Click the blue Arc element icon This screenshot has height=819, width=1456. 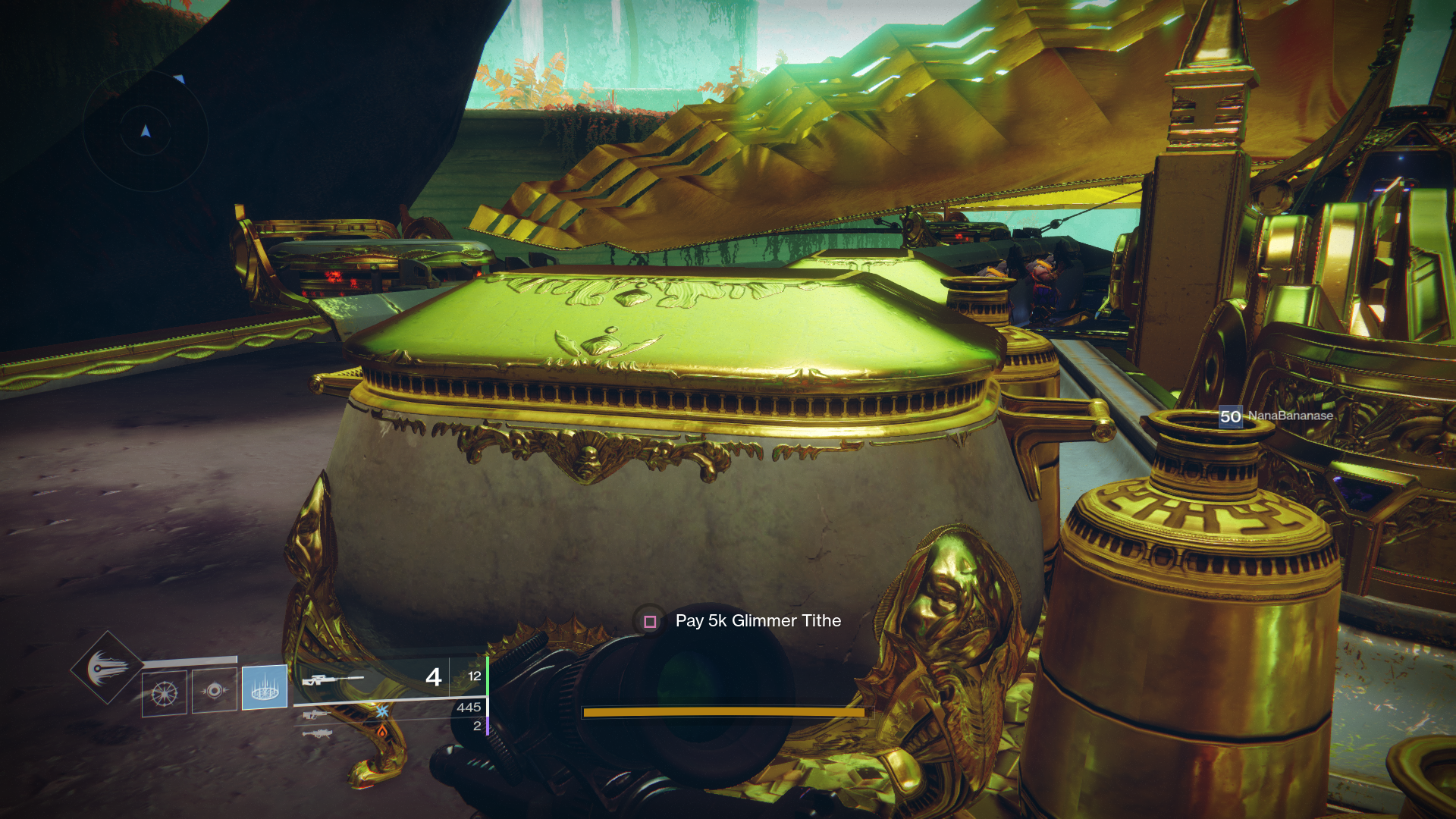tap(381, 713)
